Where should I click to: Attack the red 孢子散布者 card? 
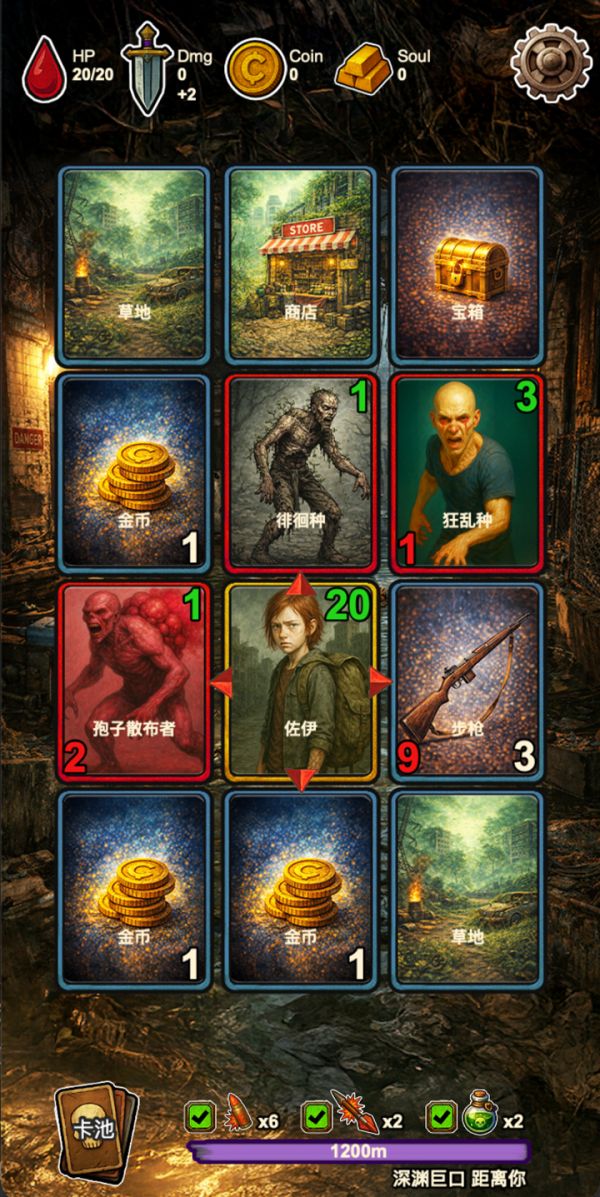tap(134, 680)
